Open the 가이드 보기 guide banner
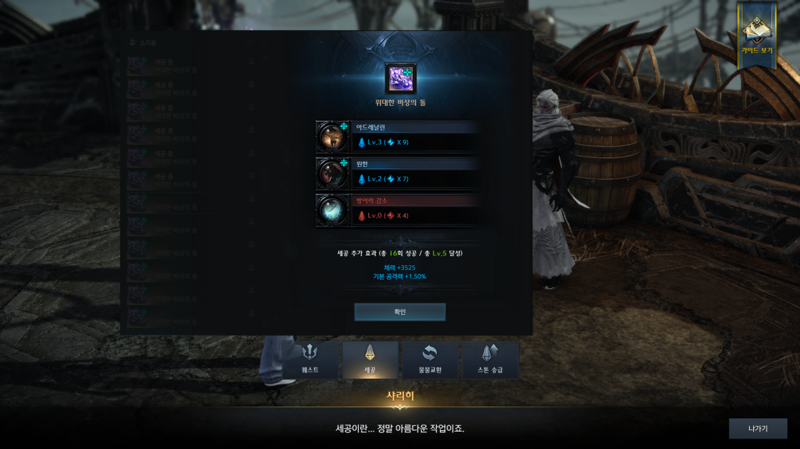 (756, 35)
